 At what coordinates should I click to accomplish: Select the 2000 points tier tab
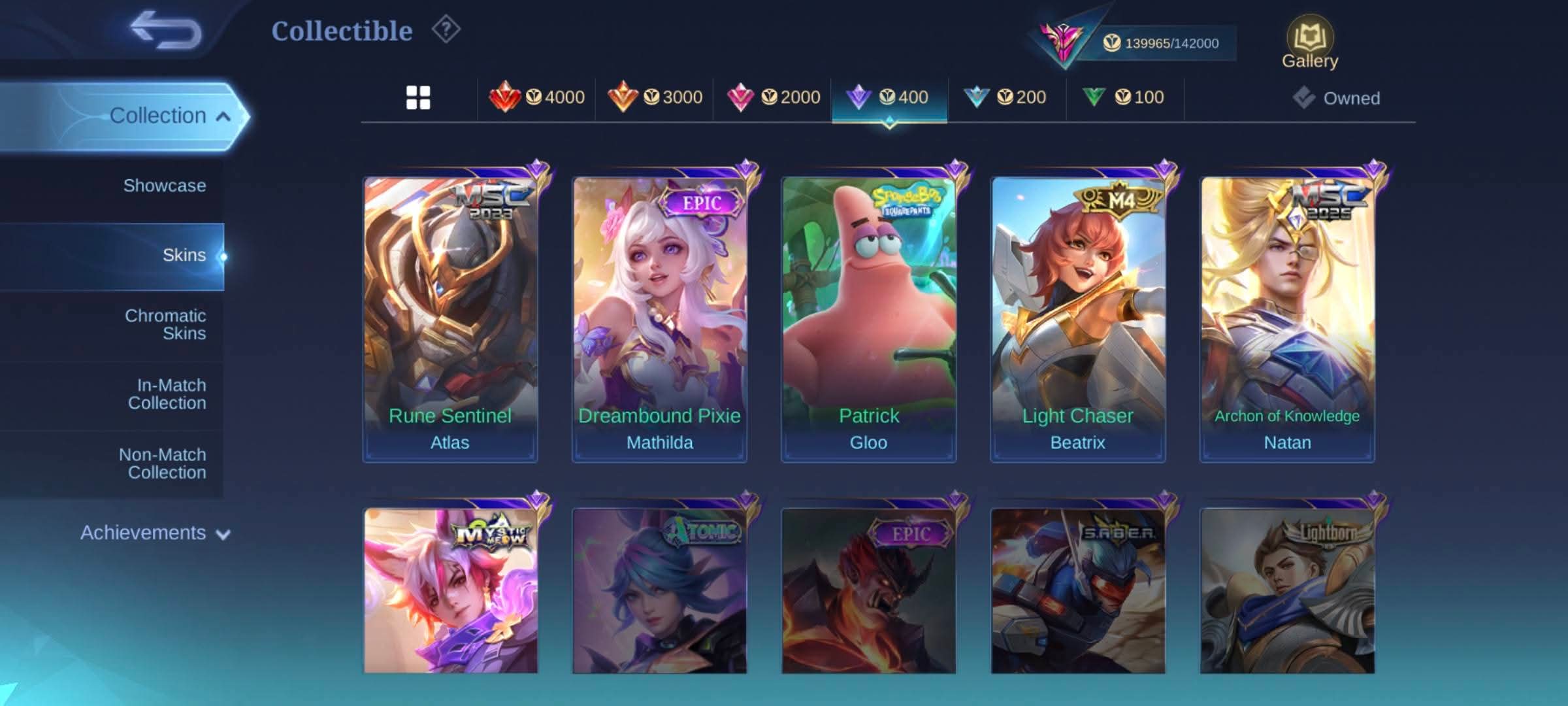[774, 97]
